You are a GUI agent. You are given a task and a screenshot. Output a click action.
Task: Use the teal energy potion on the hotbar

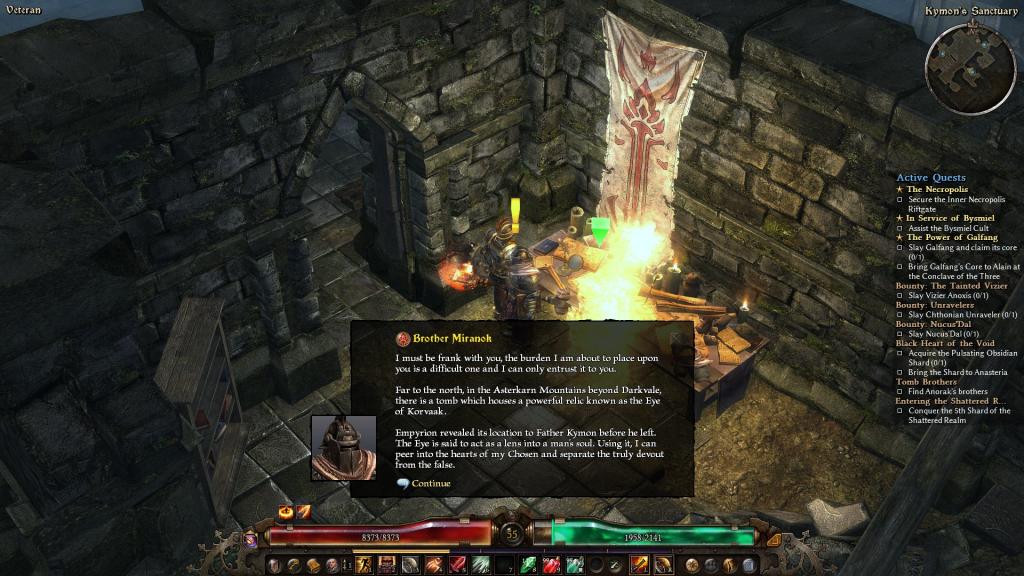[x=575, y=565]
